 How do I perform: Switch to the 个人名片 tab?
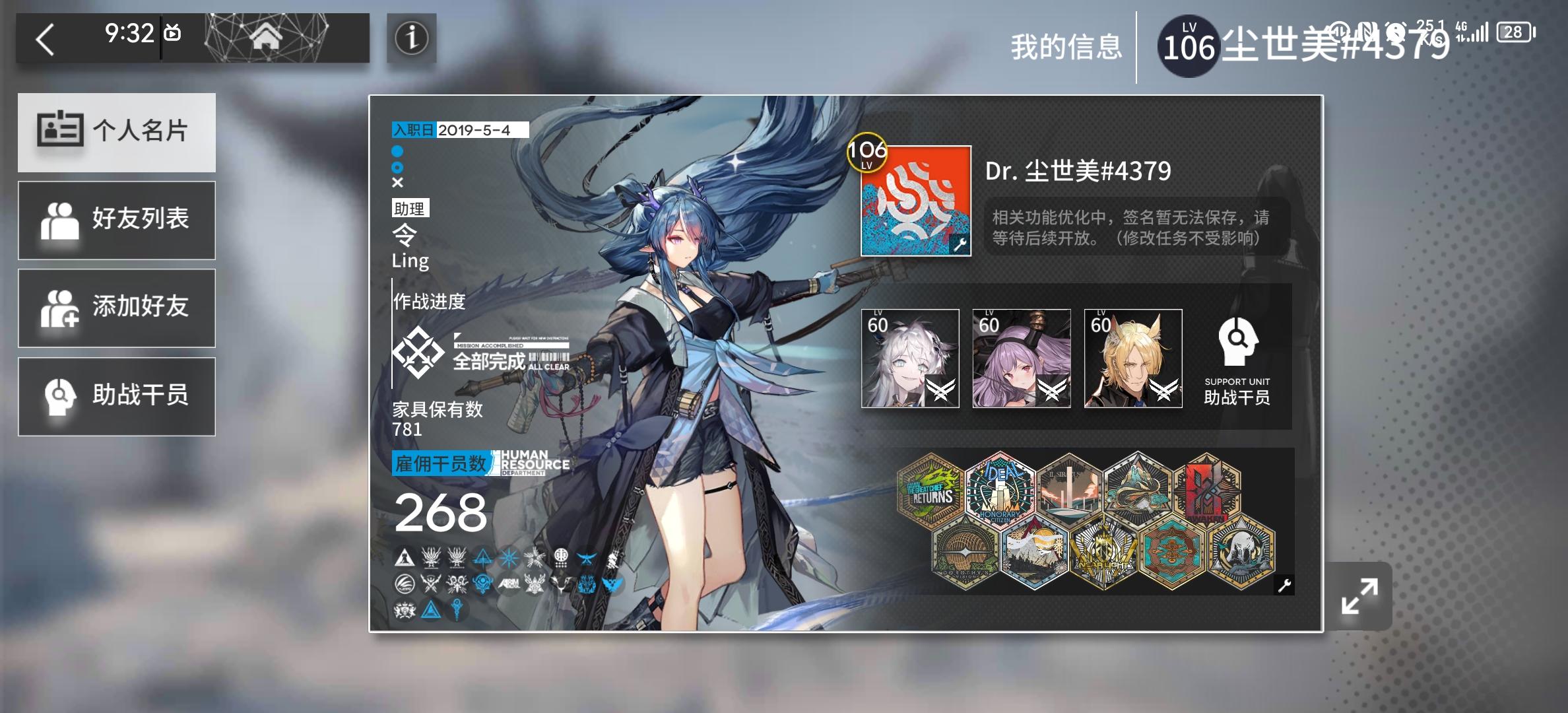117,132
